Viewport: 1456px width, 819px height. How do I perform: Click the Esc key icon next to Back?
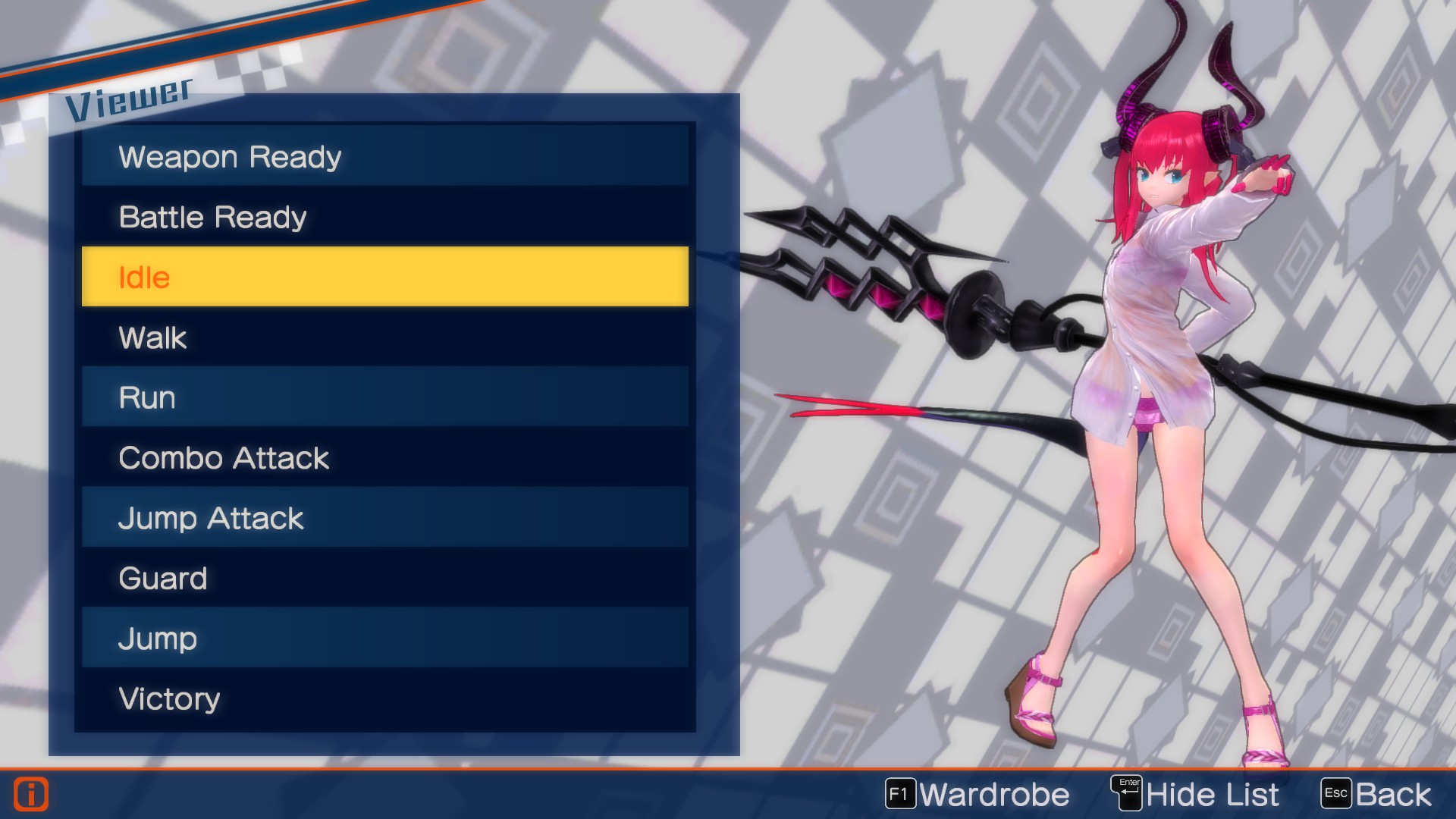(1336, 793)
